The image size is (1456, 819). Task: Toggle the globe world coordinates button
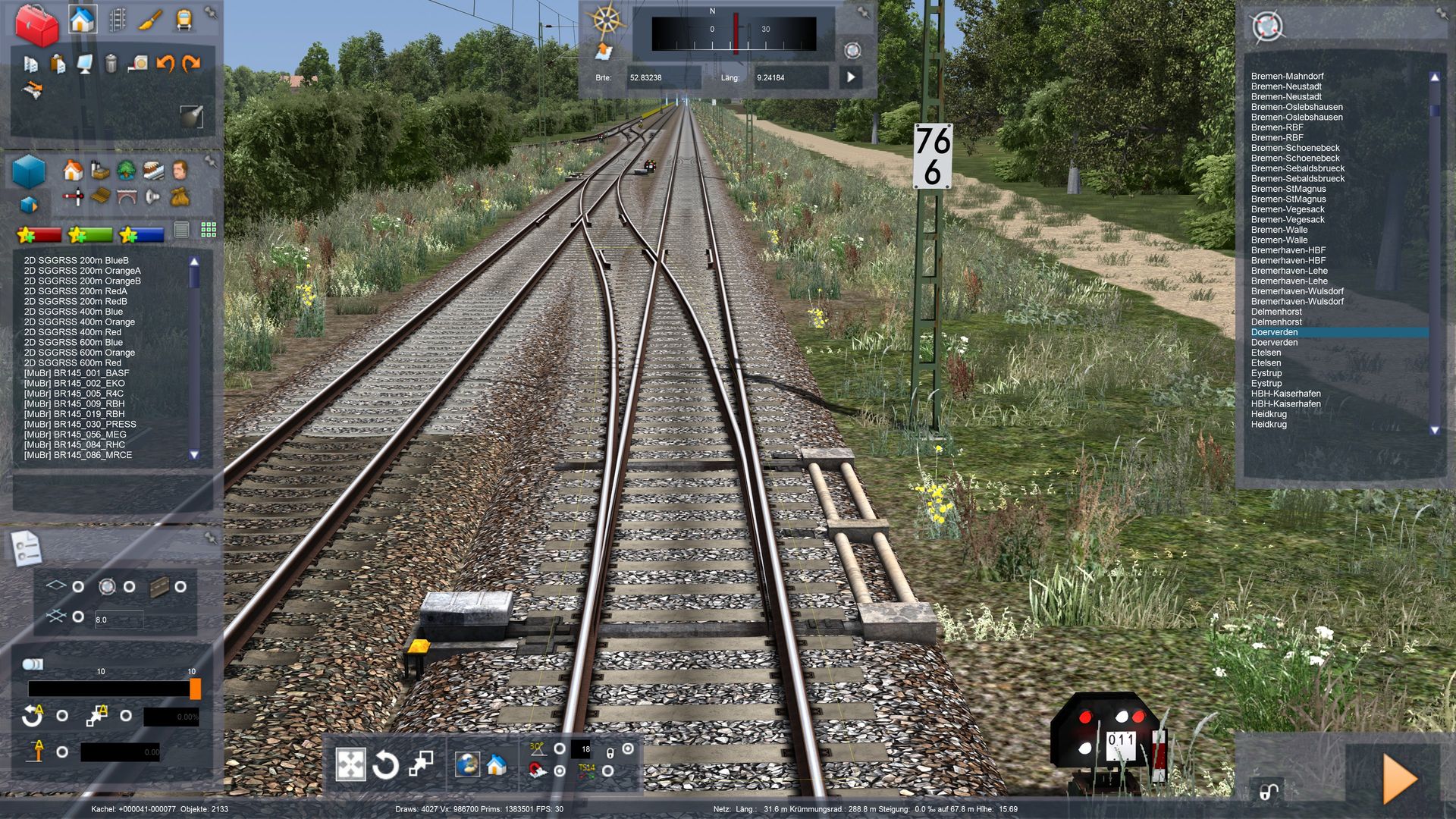466,764
